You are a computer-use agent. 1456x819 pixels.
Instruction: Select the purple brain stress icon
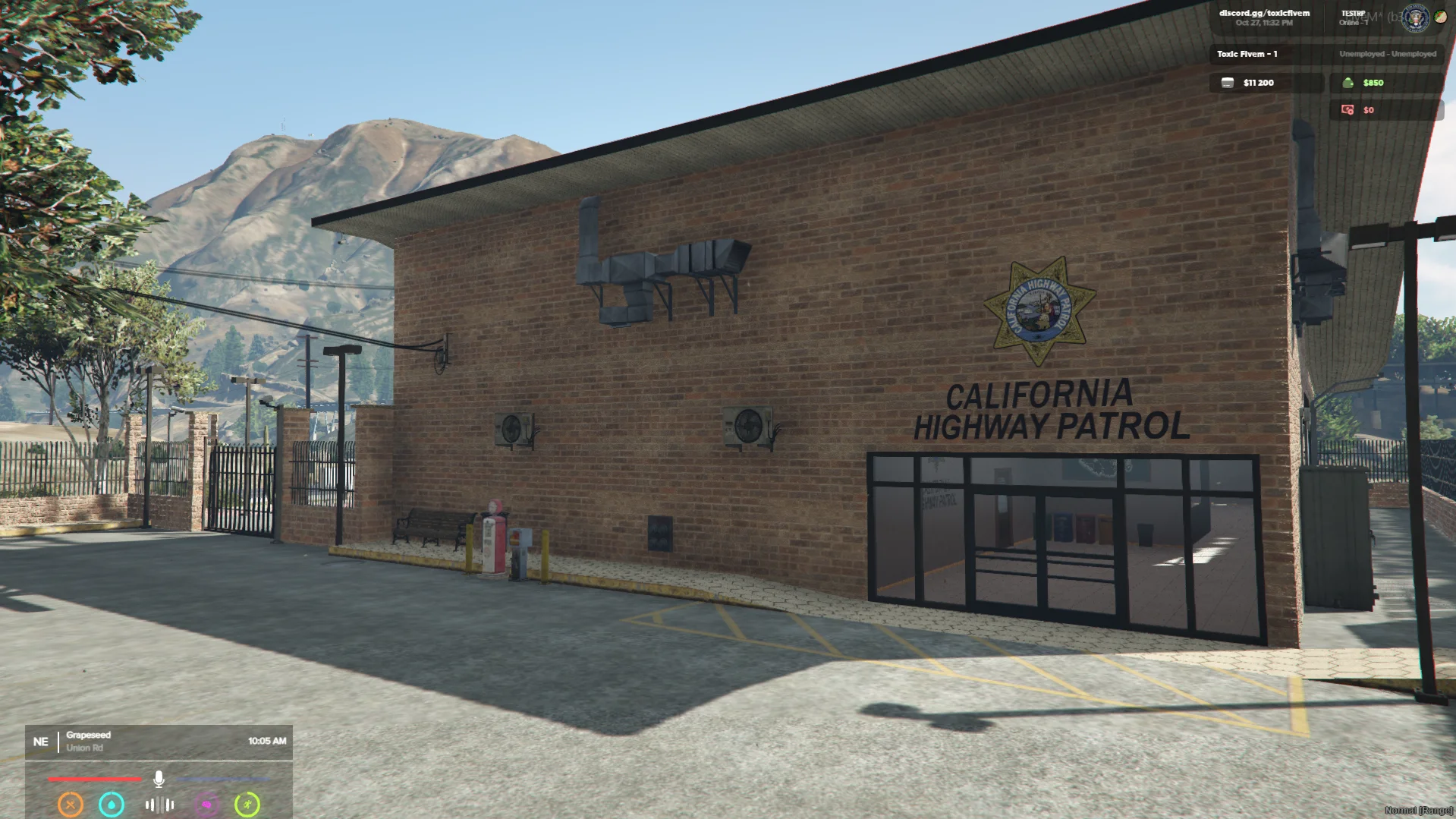[206, 804]
